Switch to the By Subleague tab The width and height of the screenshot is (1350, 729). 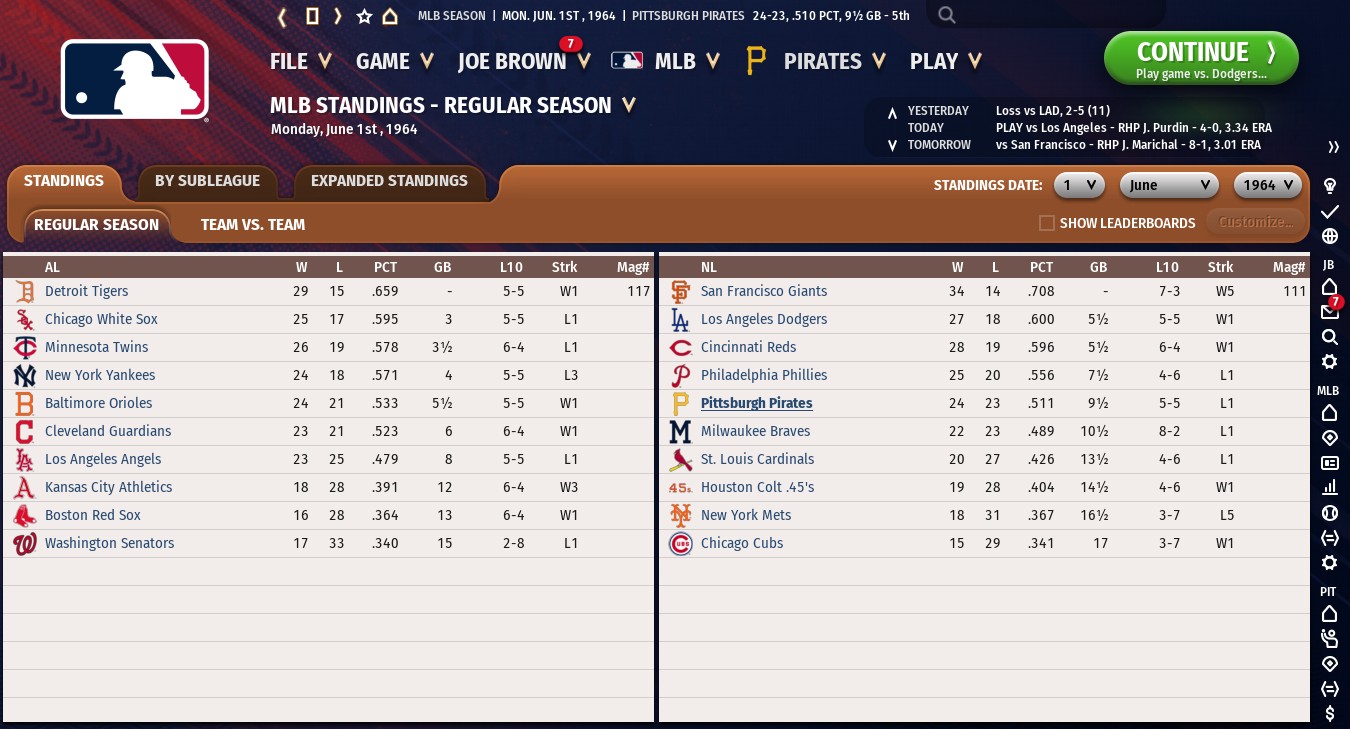(x=207, y=181)
